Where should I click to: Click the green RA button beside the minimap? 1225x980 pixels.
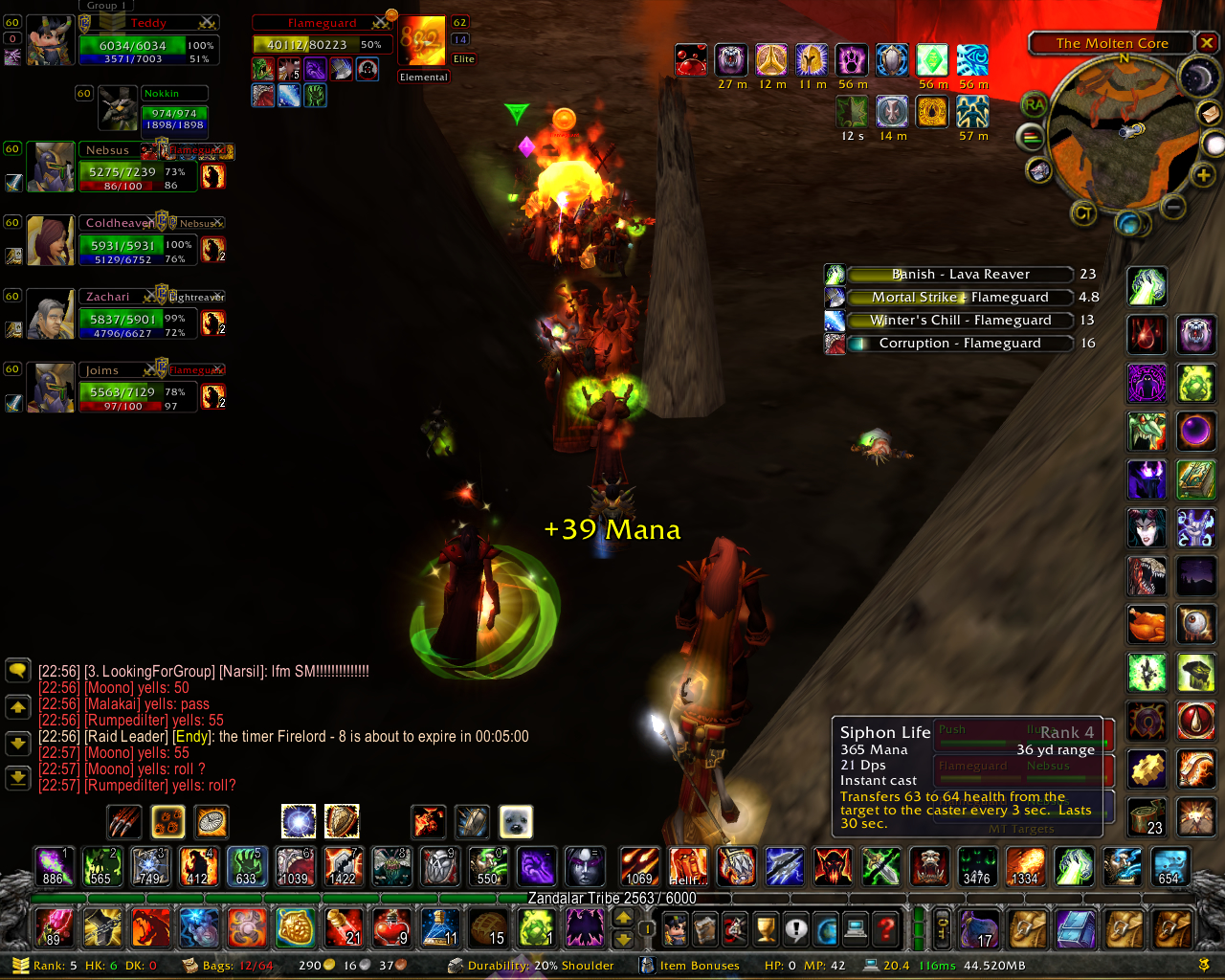click(1034, 105)
